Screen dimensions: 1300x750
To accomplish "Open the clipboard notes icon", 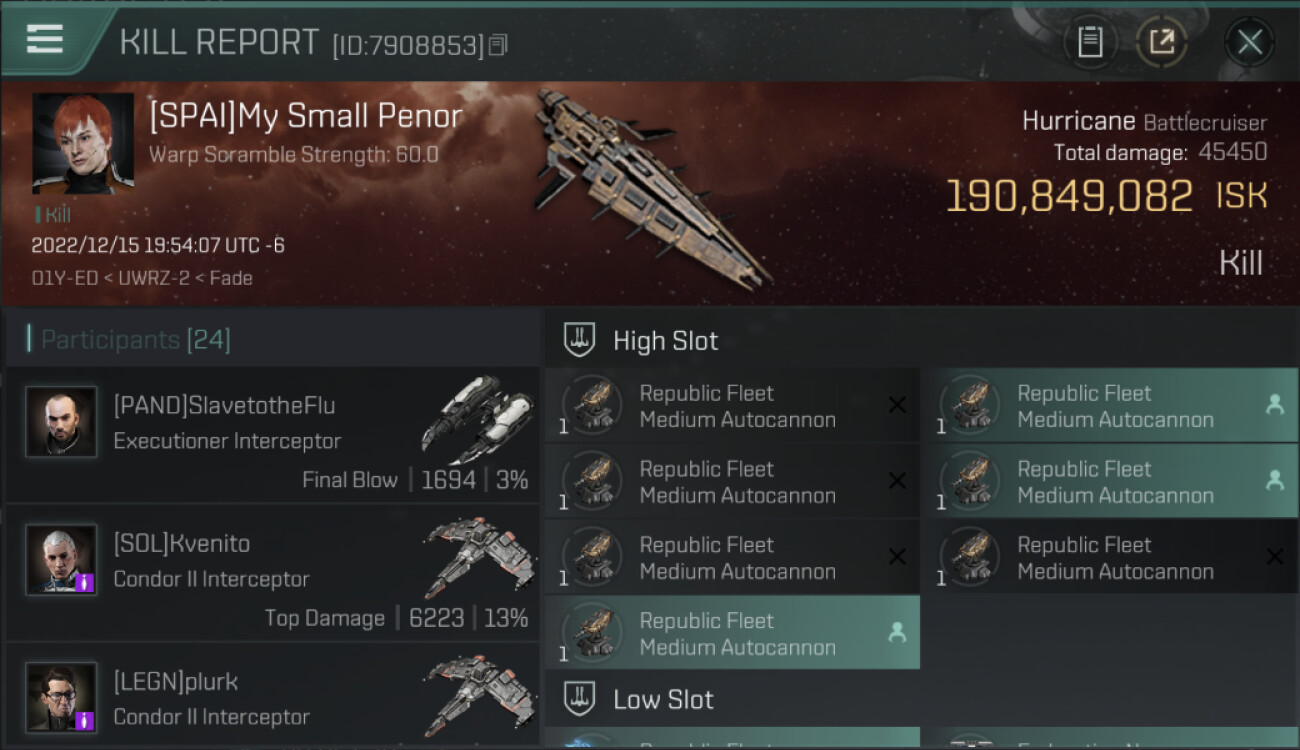I will [x=1089, y=42].
